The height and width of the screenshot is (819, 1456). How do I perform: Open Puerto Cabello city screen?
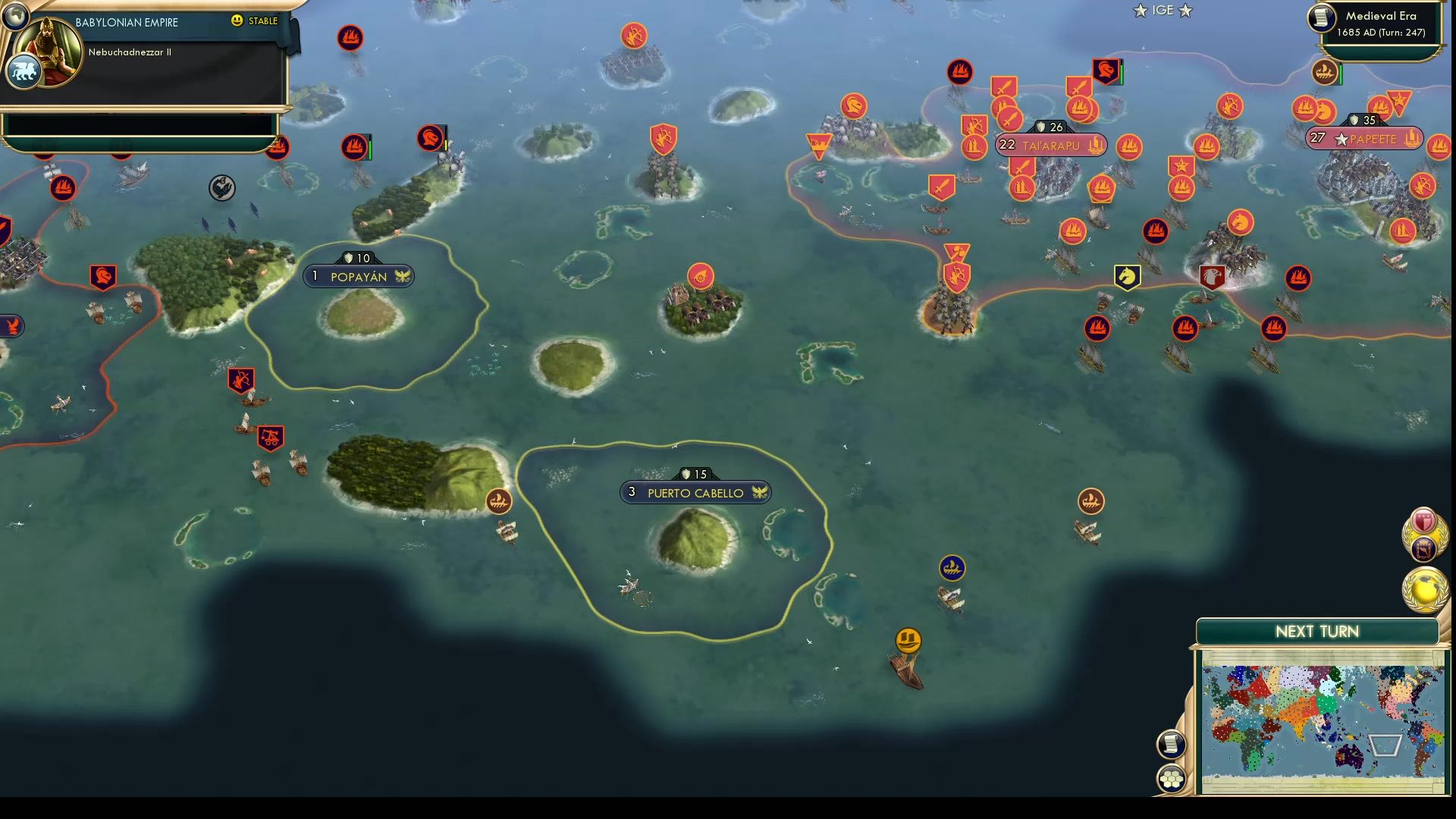tap(695, 491)
